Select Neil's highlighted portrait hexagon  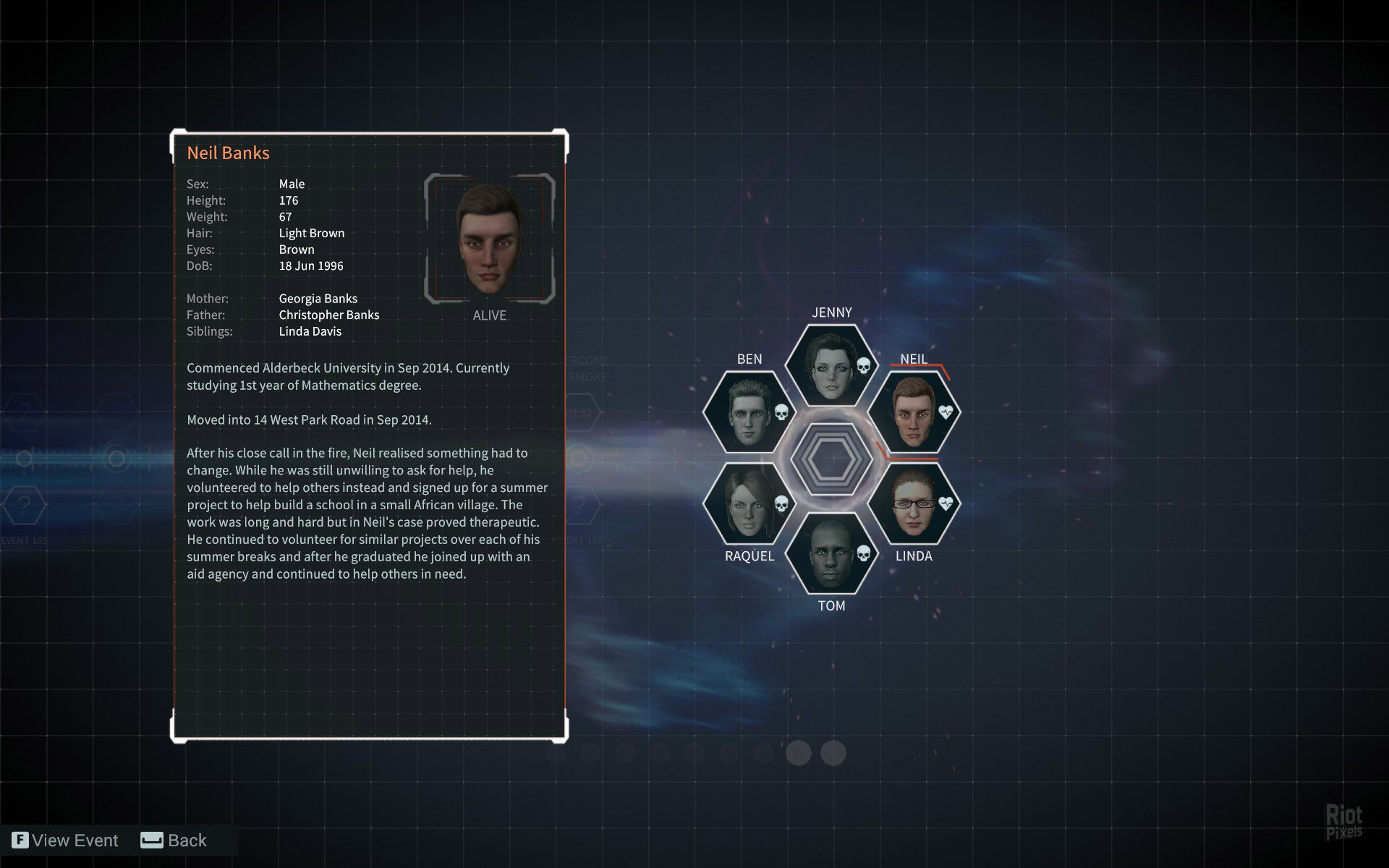(x=914, y=412)
